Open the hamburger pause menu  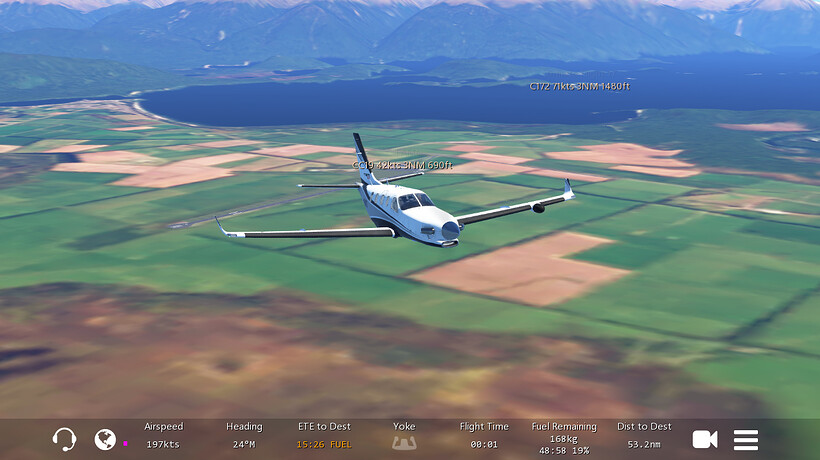[746, 439]
